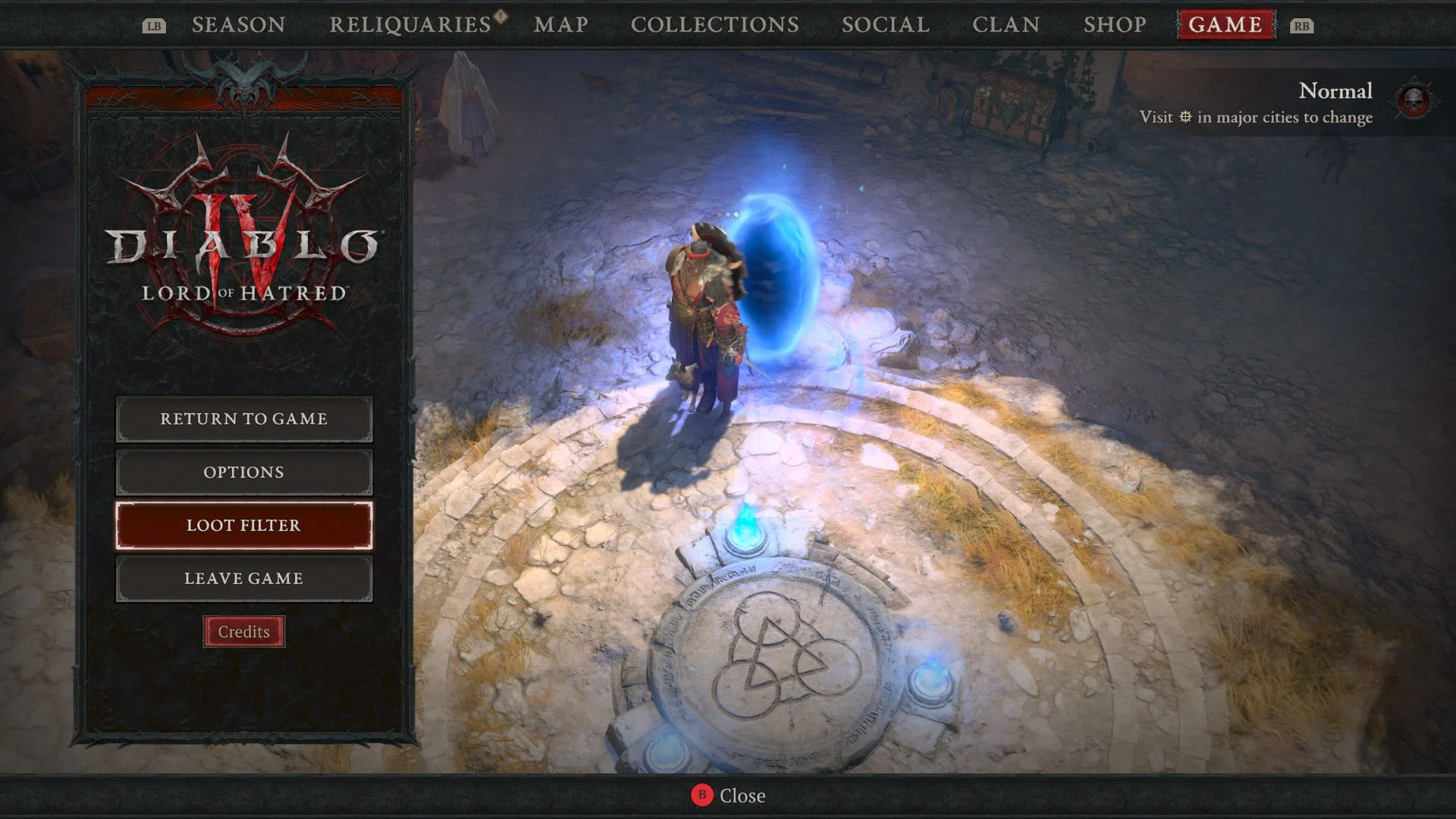
Task: Click the Normal difficulty skull icon
Action: (1414, 101)
